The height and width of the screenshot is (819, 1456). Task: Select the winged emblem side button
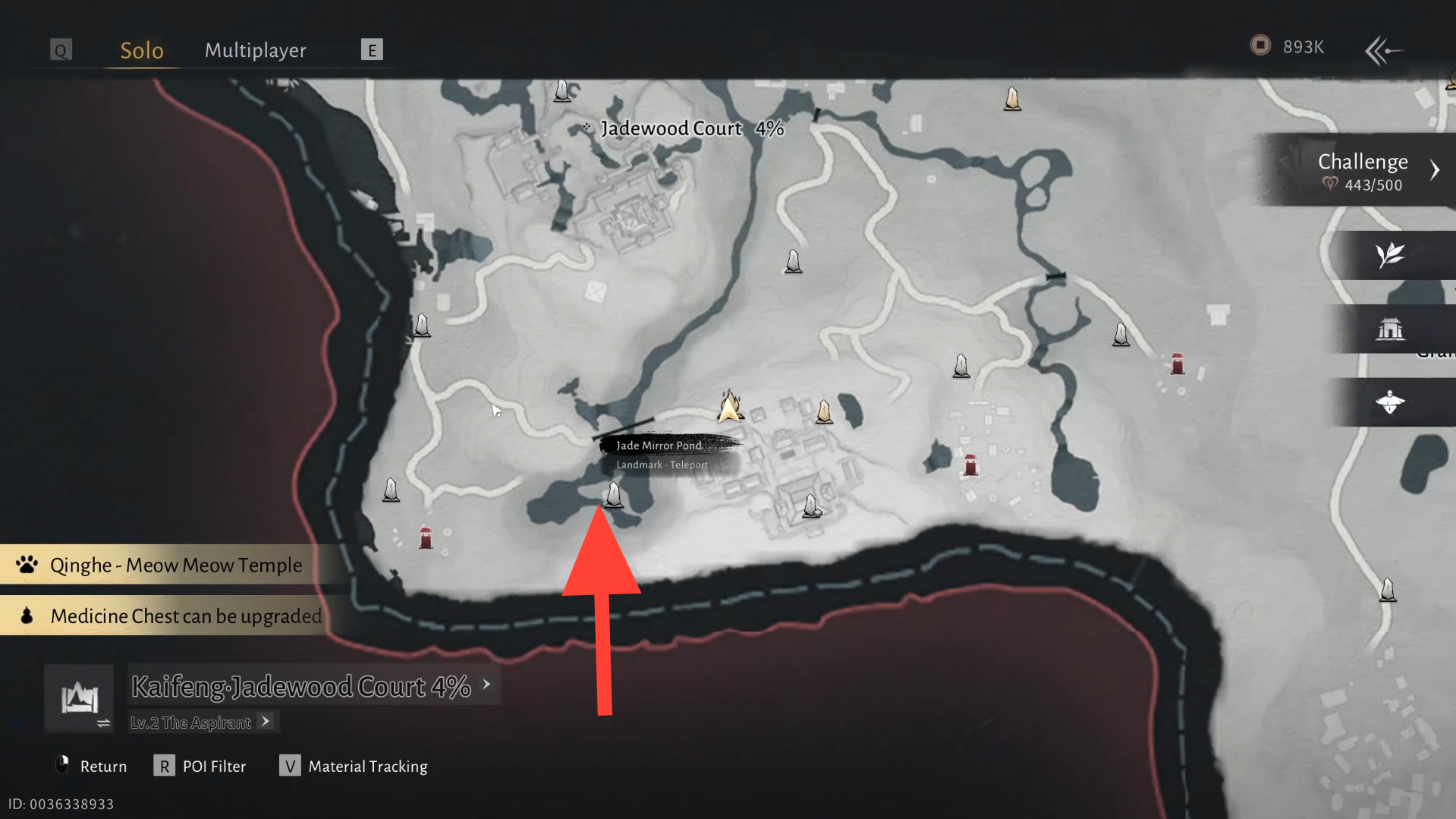(1390, 402)
